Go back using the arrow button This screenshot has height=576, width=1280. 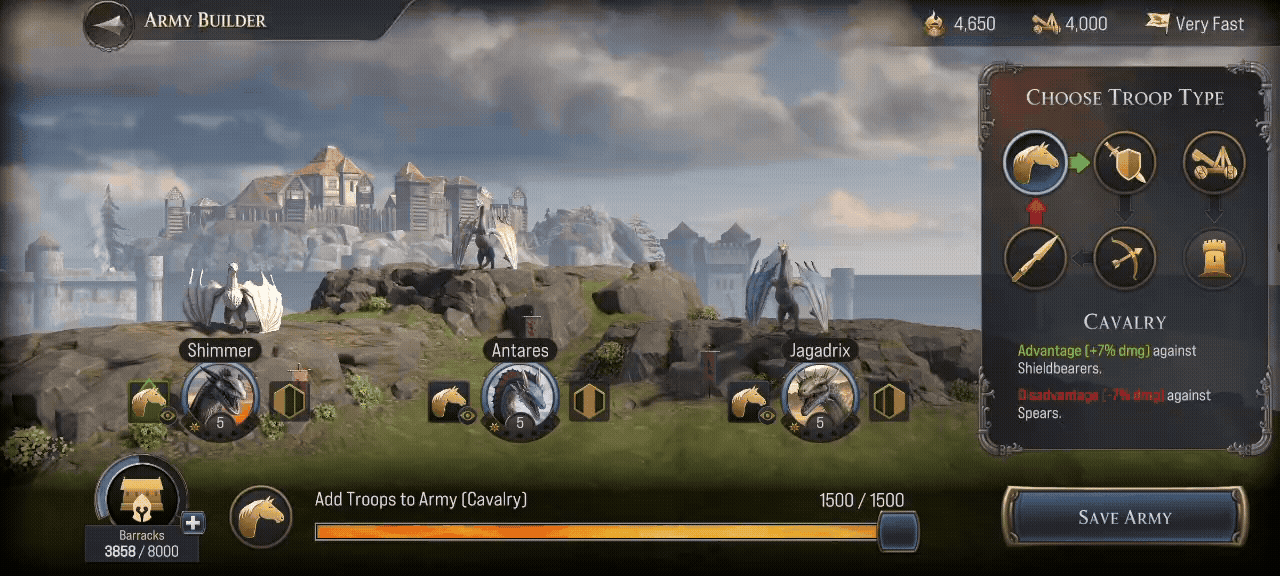pos(111,24)
